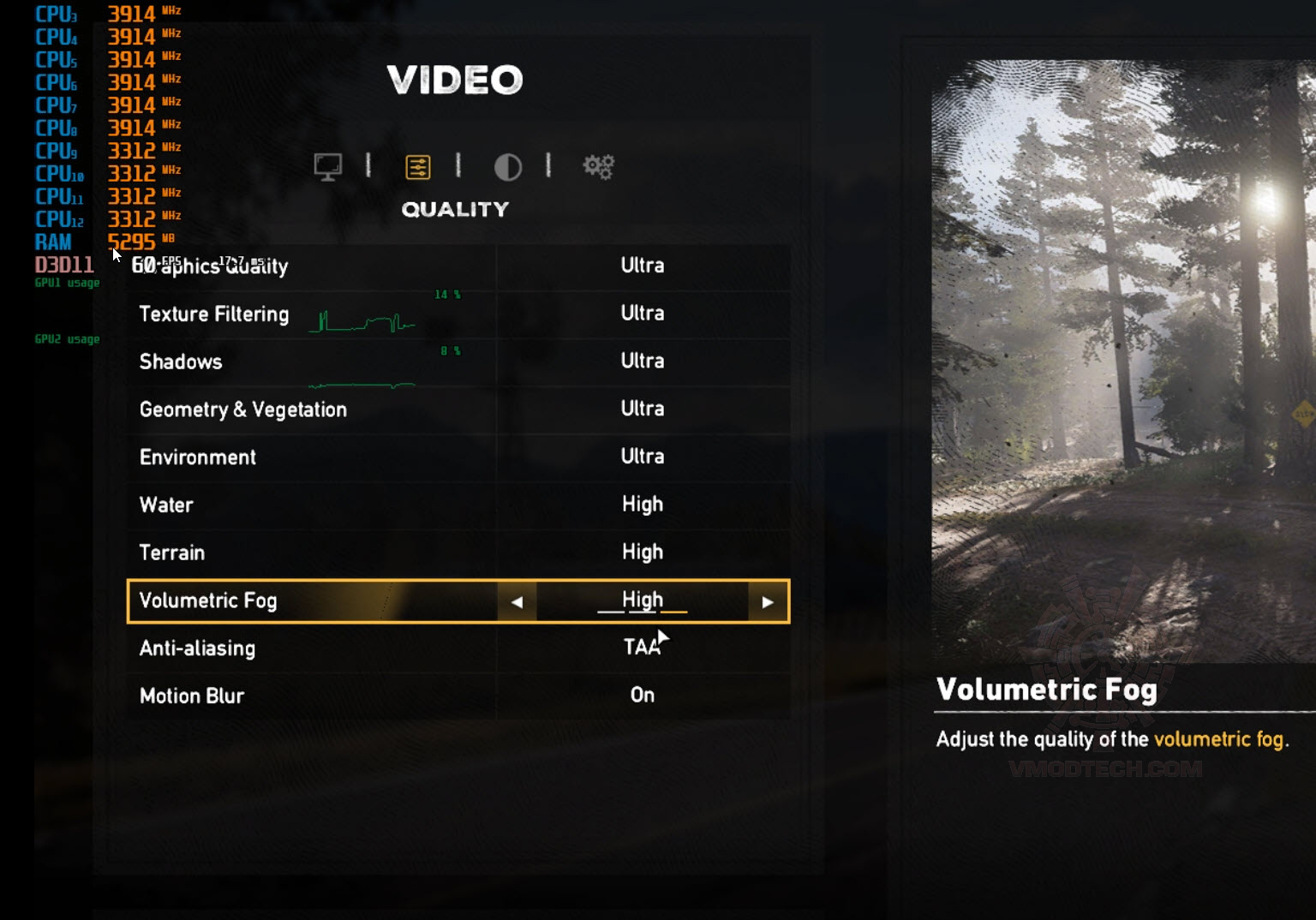Switch to the monitor display tab
The image size is (1316, 920).
pyautogui.click(x=327, y=166)
